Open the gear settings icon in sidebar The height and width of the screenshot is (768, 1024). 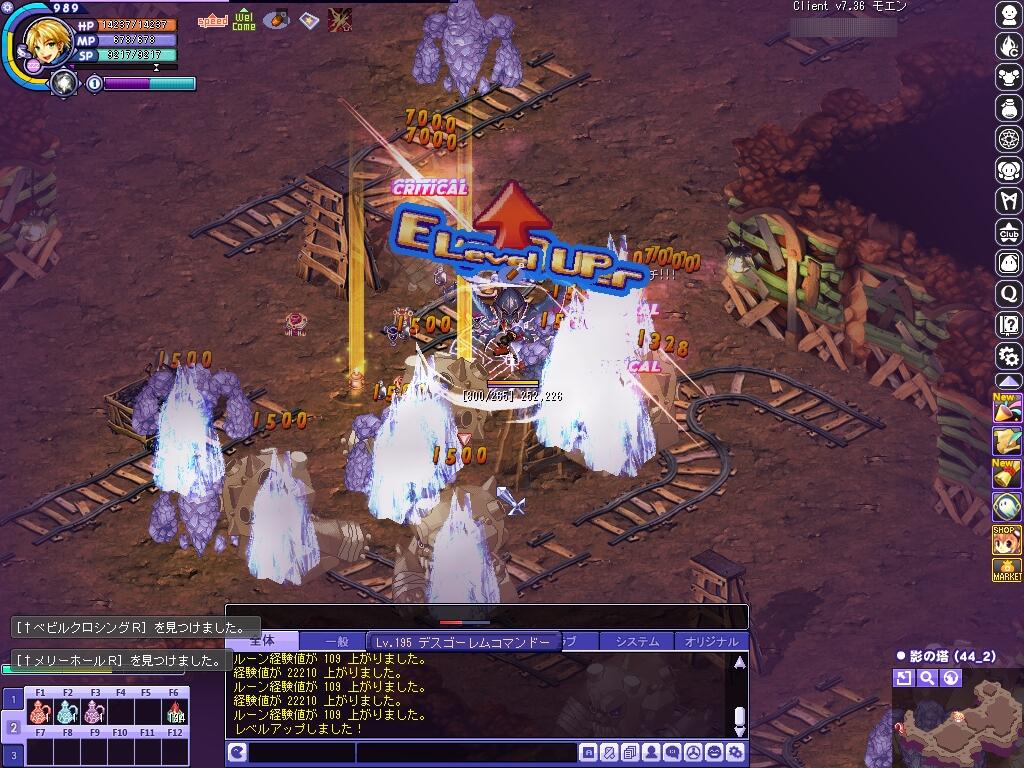[x=1008, y=355]
